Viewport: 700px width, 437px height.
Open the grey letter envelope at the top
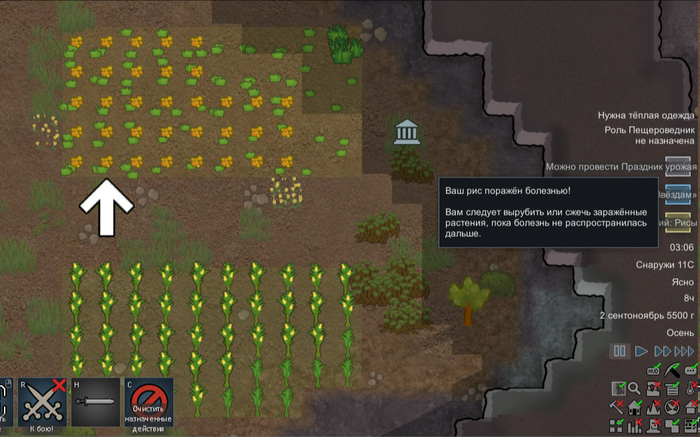[x=679, y=166]
